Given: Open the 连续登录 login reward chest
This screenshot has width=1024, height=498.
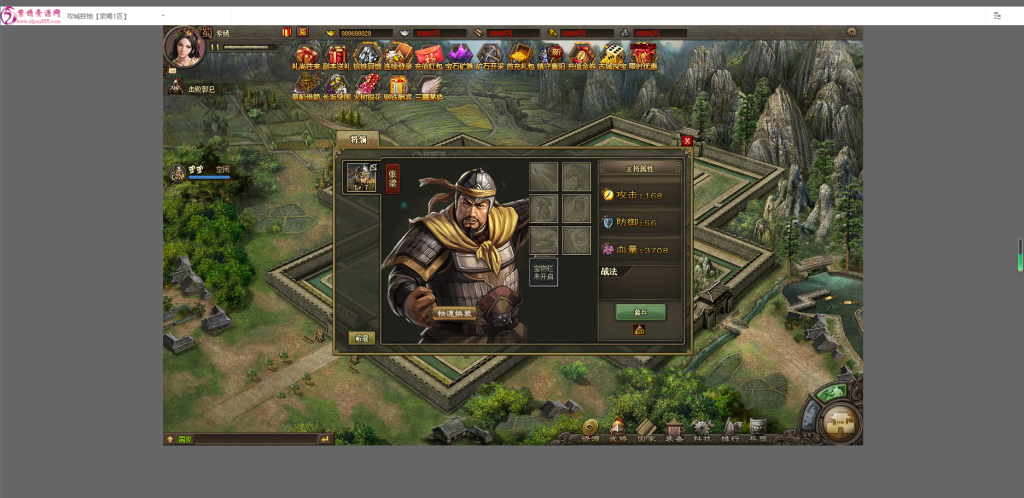Looking at the screenshot, I should pyautogui.click(x=398, y=54).
